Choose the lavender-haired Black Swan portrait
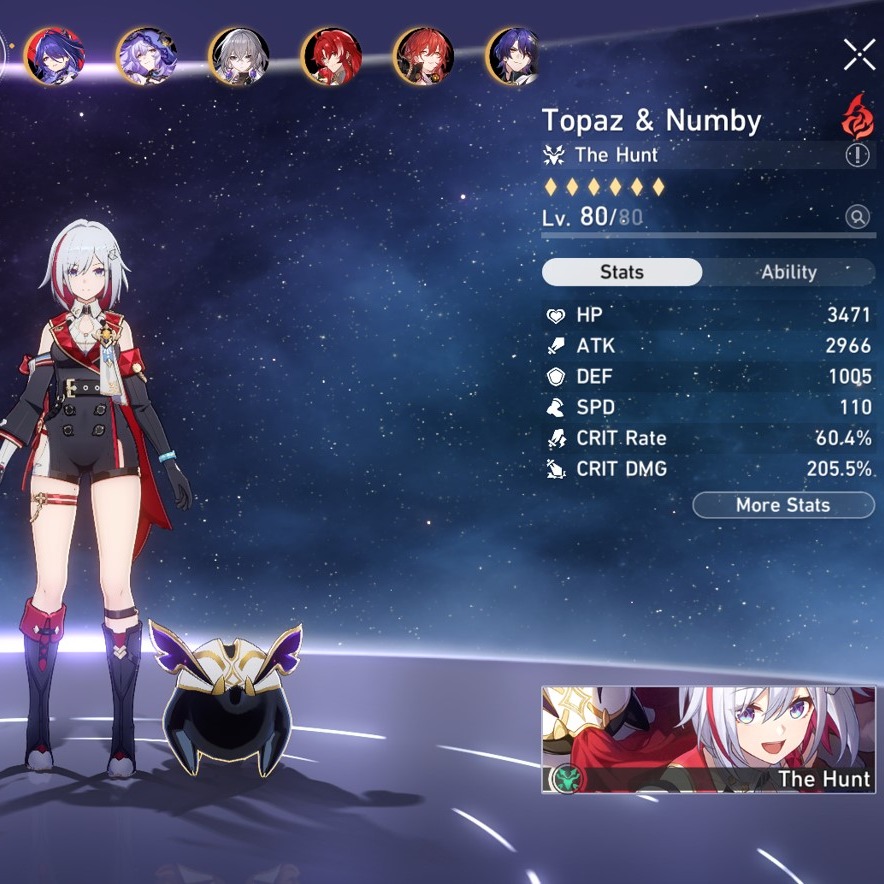The height and width of the screenshot is (884, 884). click(146, 55)
